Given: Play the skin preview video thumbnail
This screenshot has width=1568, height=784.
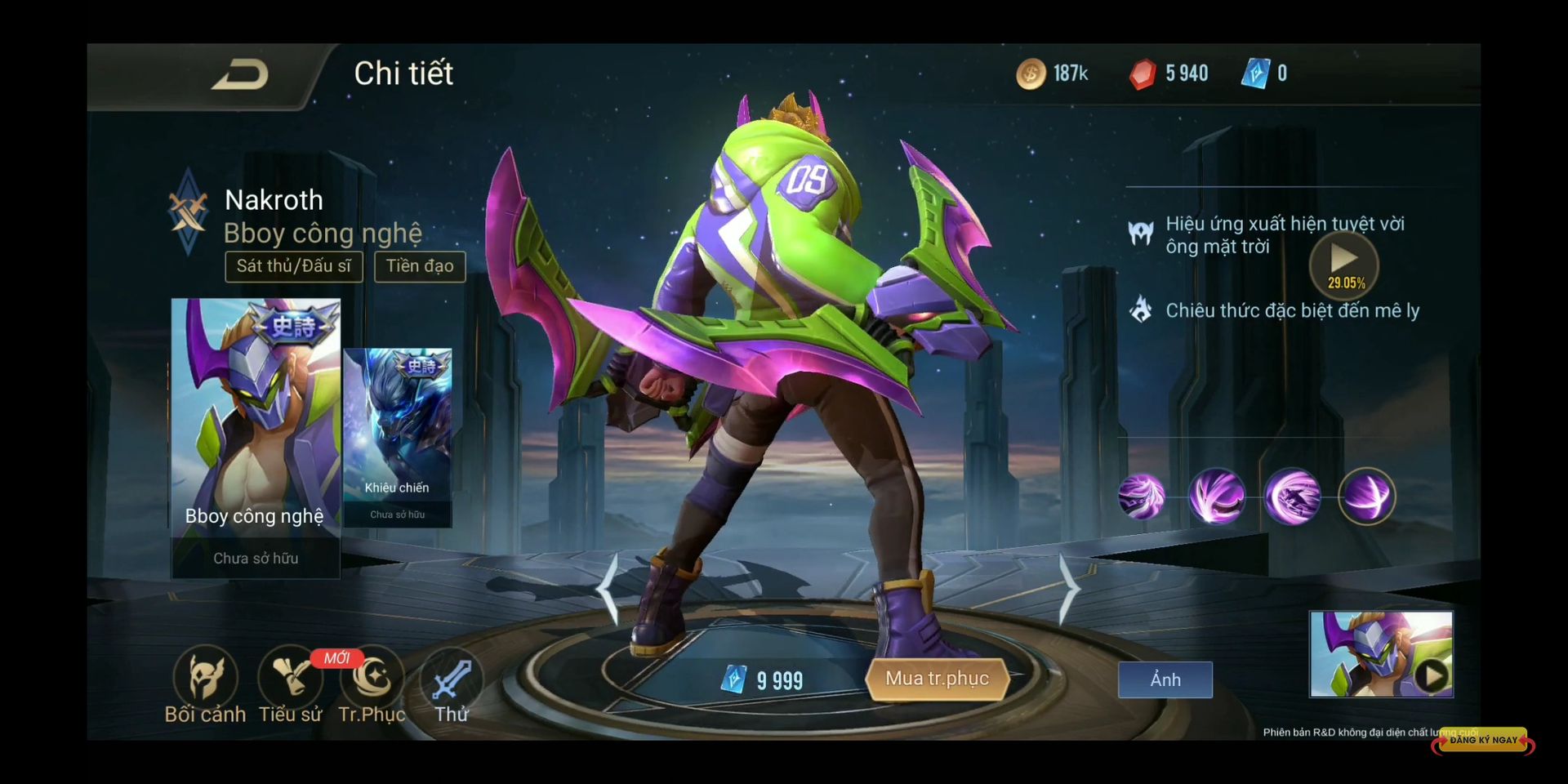Looking at the screenshot, I should tap(1381, 654).
